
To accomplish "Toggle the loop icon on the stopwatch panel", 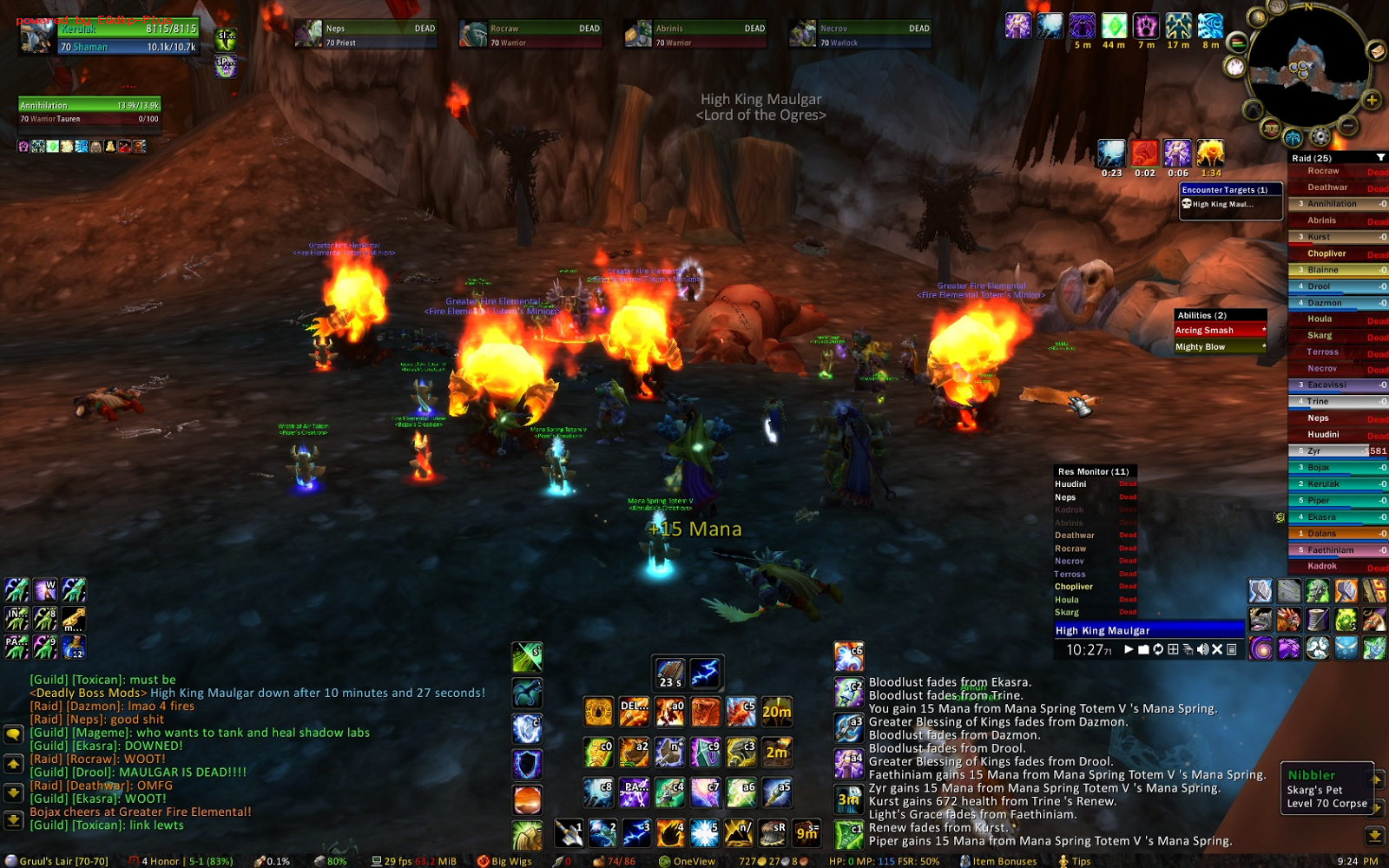I will click(x=1158, y=649).
